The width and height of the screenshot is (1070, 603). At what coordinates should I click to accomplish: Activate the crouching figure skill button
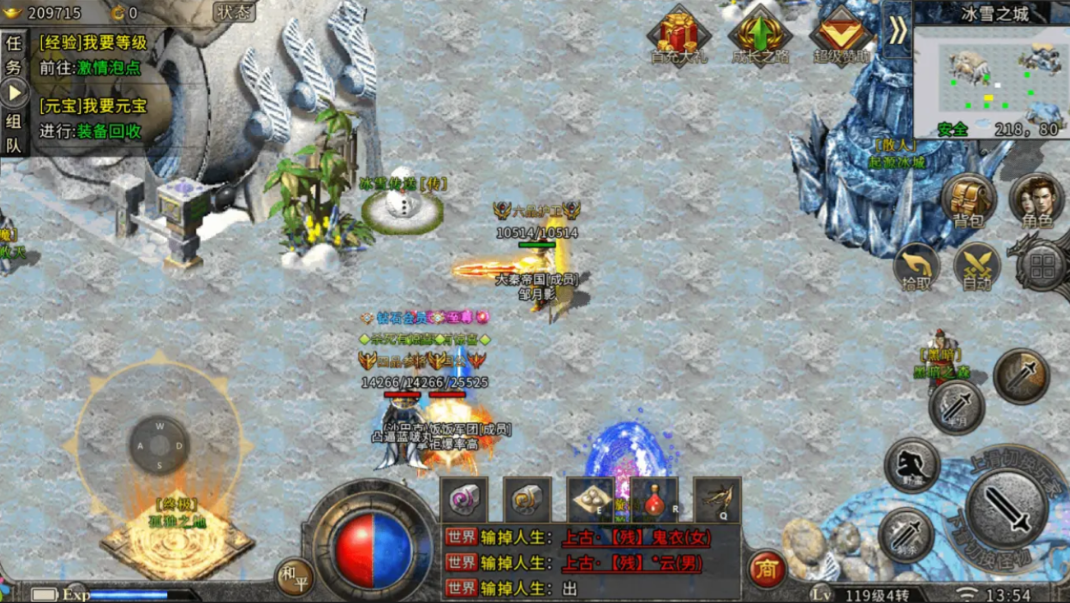(x=910, y=464)
